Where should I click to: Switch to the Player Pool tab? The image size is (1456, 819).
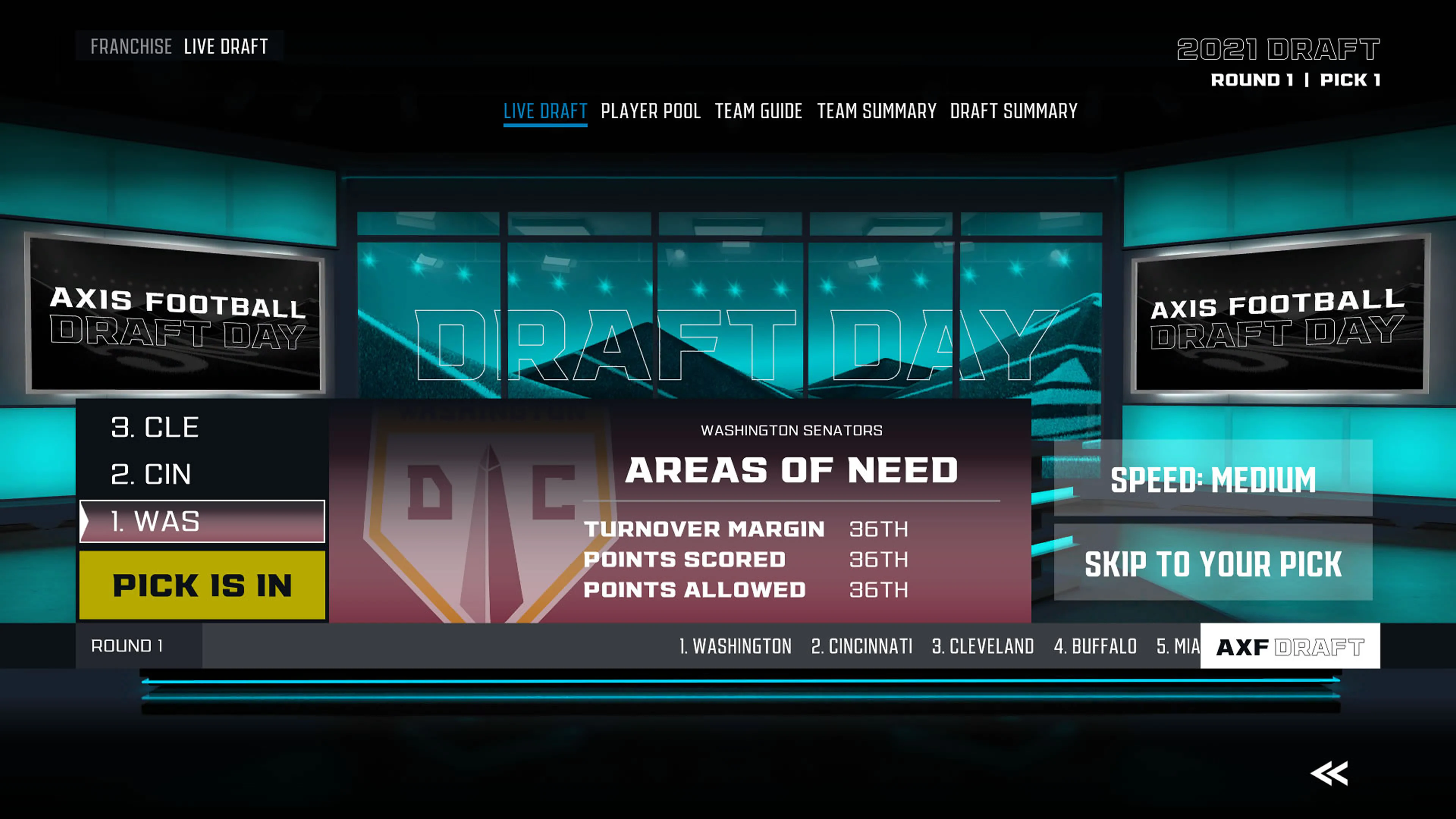(651, 111)
